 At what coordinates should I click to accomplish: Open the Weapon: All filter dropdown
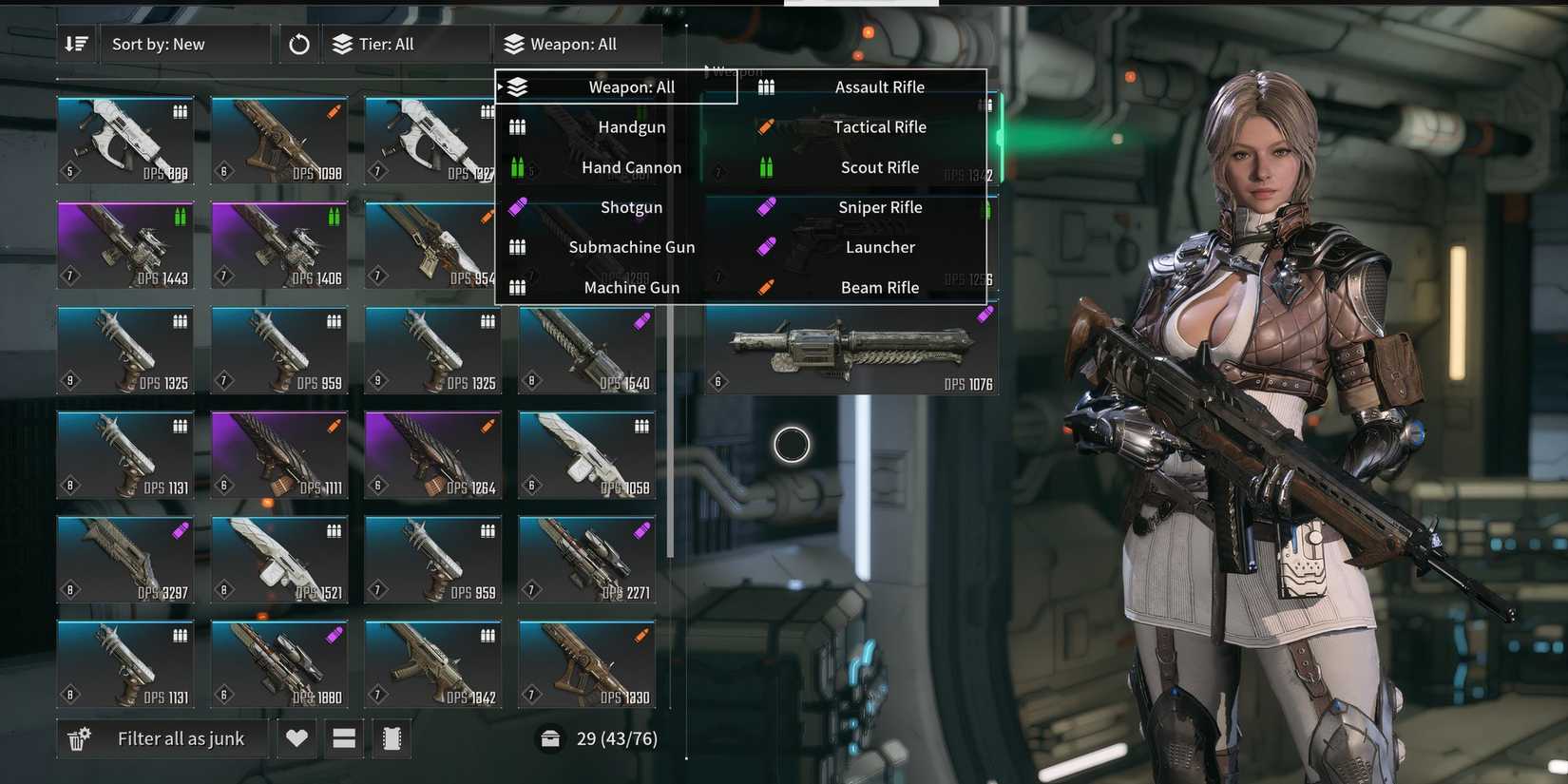(x=577, y=44)
